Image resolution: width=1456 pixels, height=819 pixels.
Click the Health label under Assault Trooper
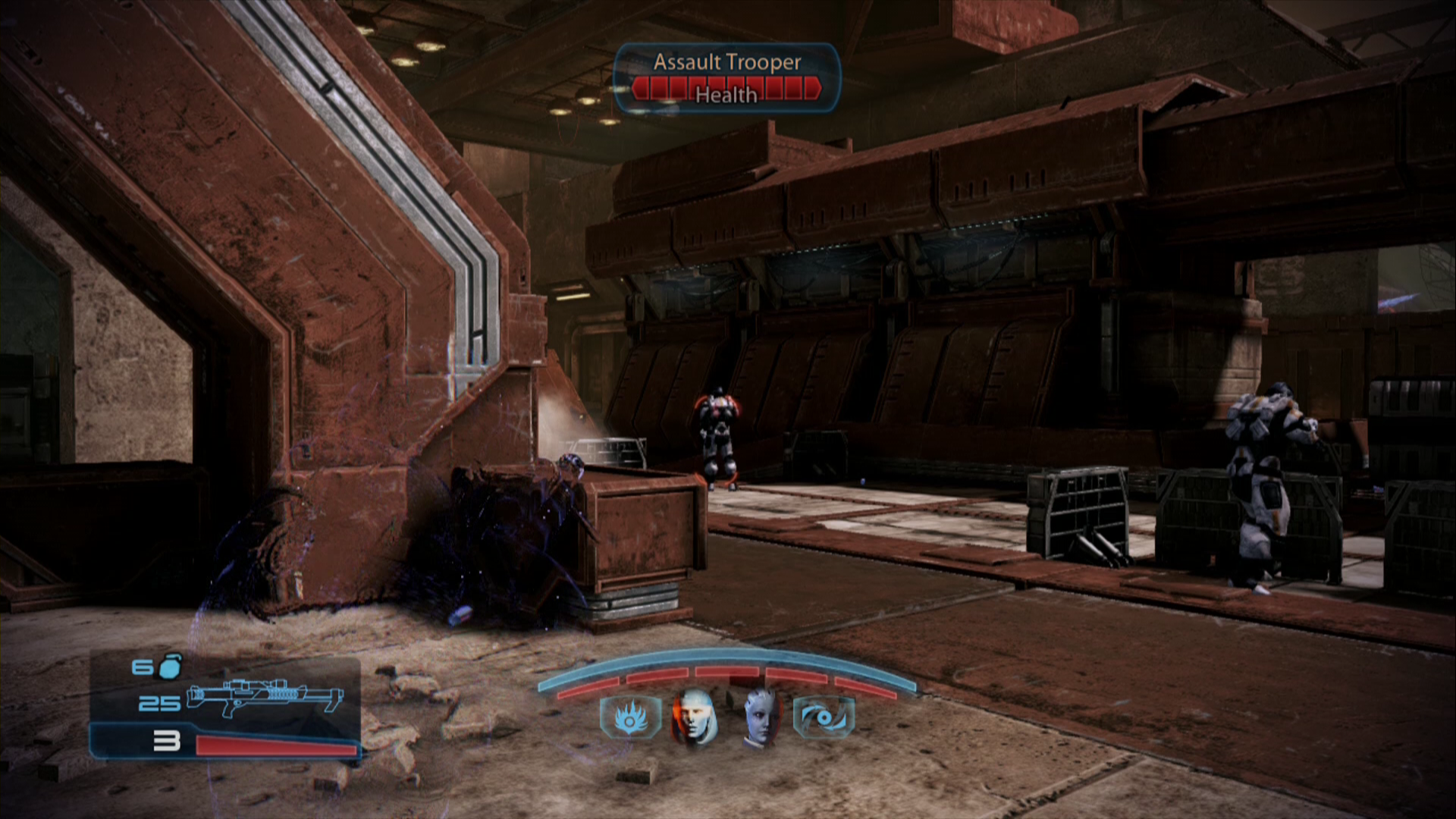[x=726, y=96]
